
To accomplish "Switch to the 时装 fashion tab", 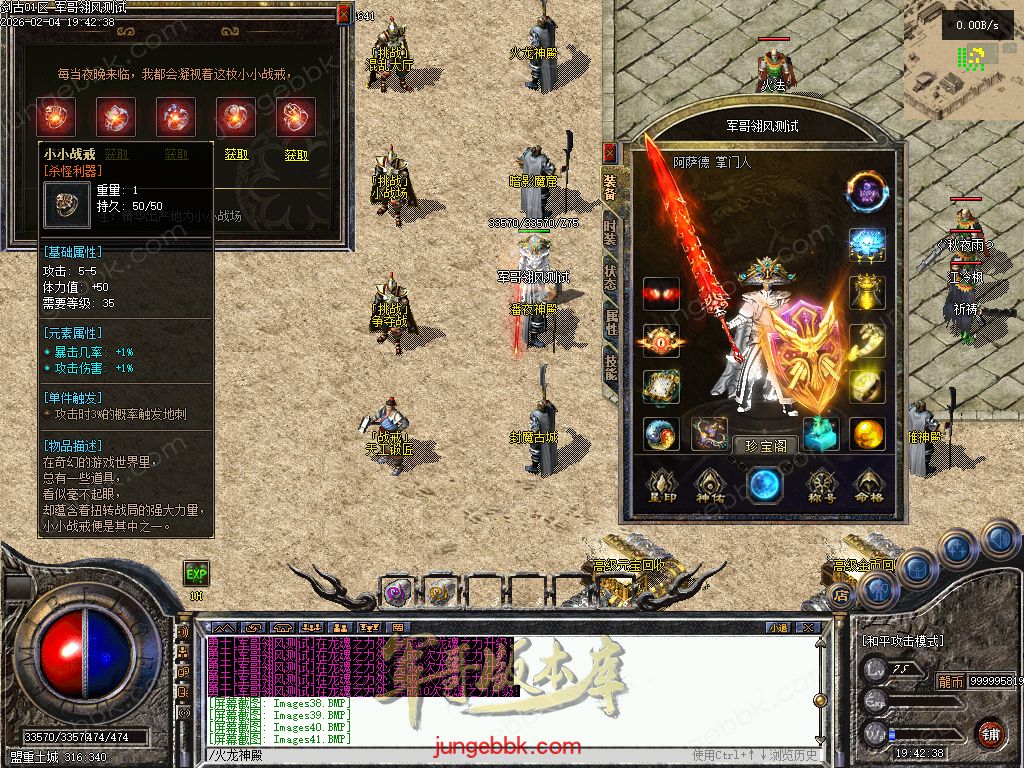I will coord(609,232).
